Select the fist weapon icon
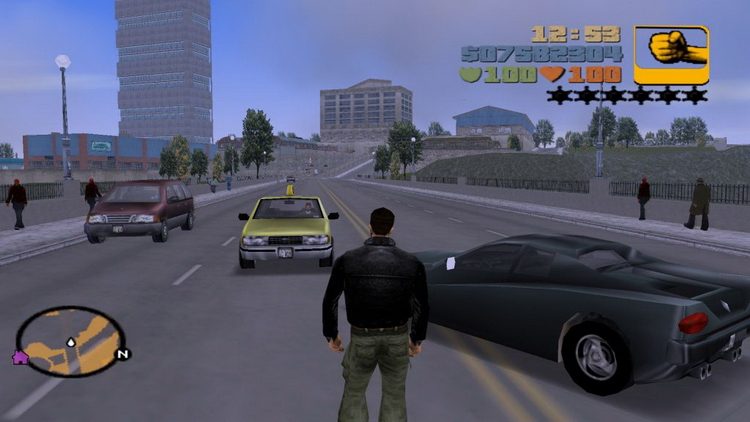The height and width of the screenshot is (422, 750). (x=671, y=53)
